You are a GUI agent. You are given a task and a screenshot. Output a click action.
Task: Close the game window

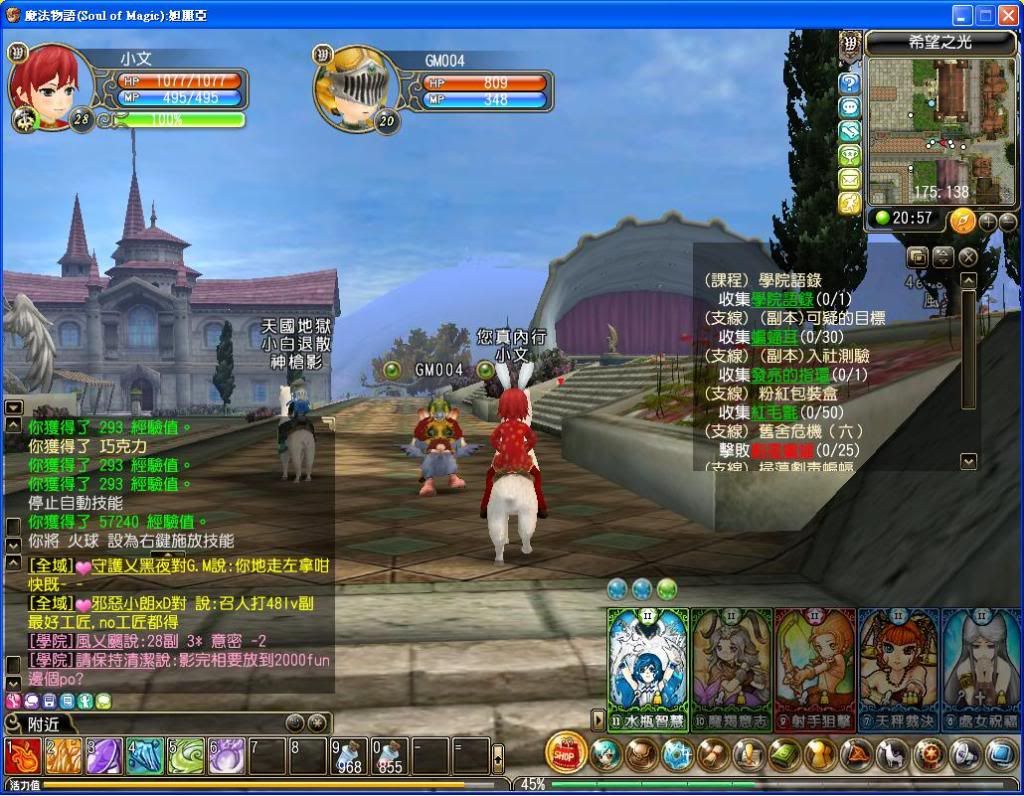tap(1008, 15)
